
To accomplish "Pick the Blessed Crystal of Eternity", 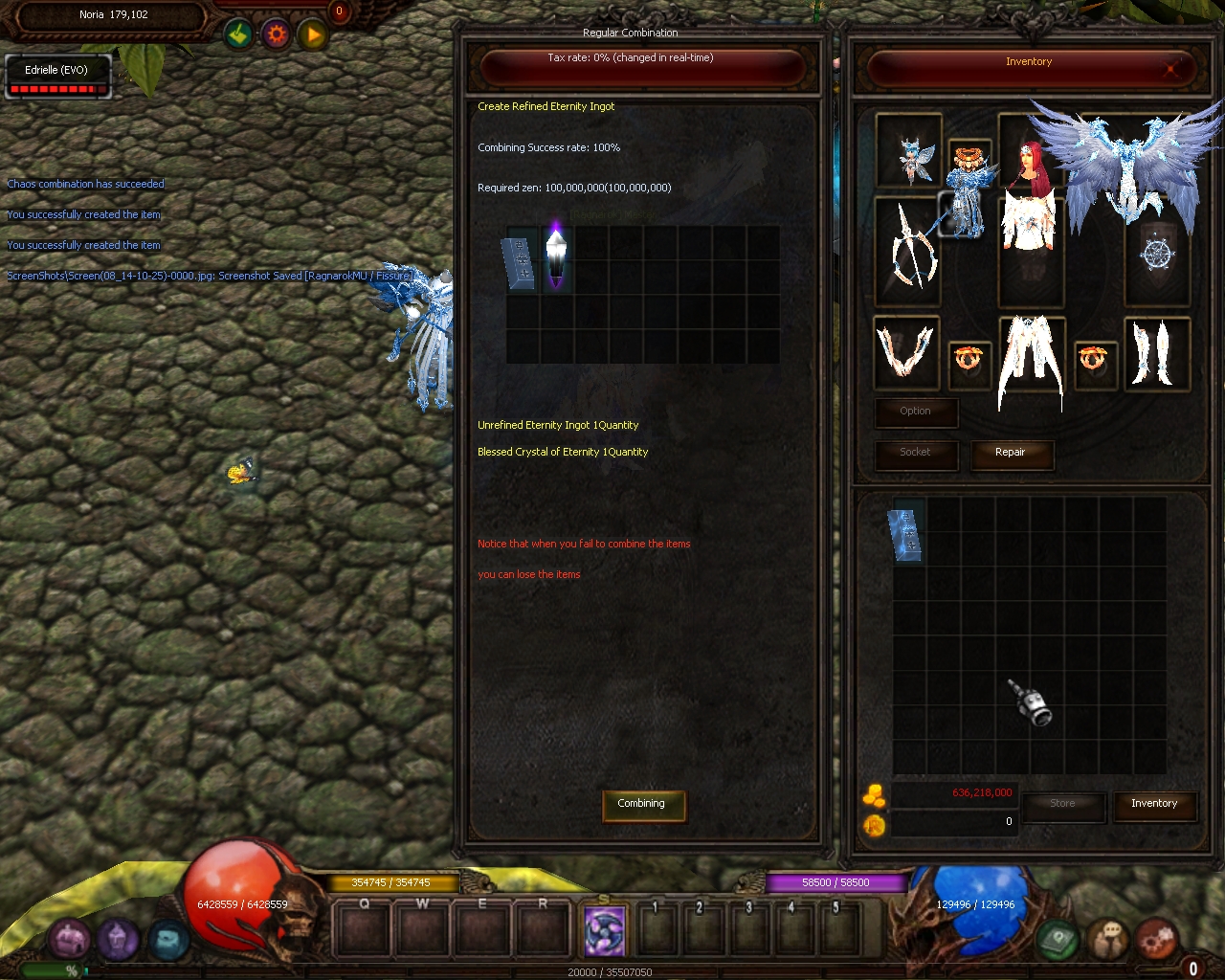I will (x=557, y=258).
